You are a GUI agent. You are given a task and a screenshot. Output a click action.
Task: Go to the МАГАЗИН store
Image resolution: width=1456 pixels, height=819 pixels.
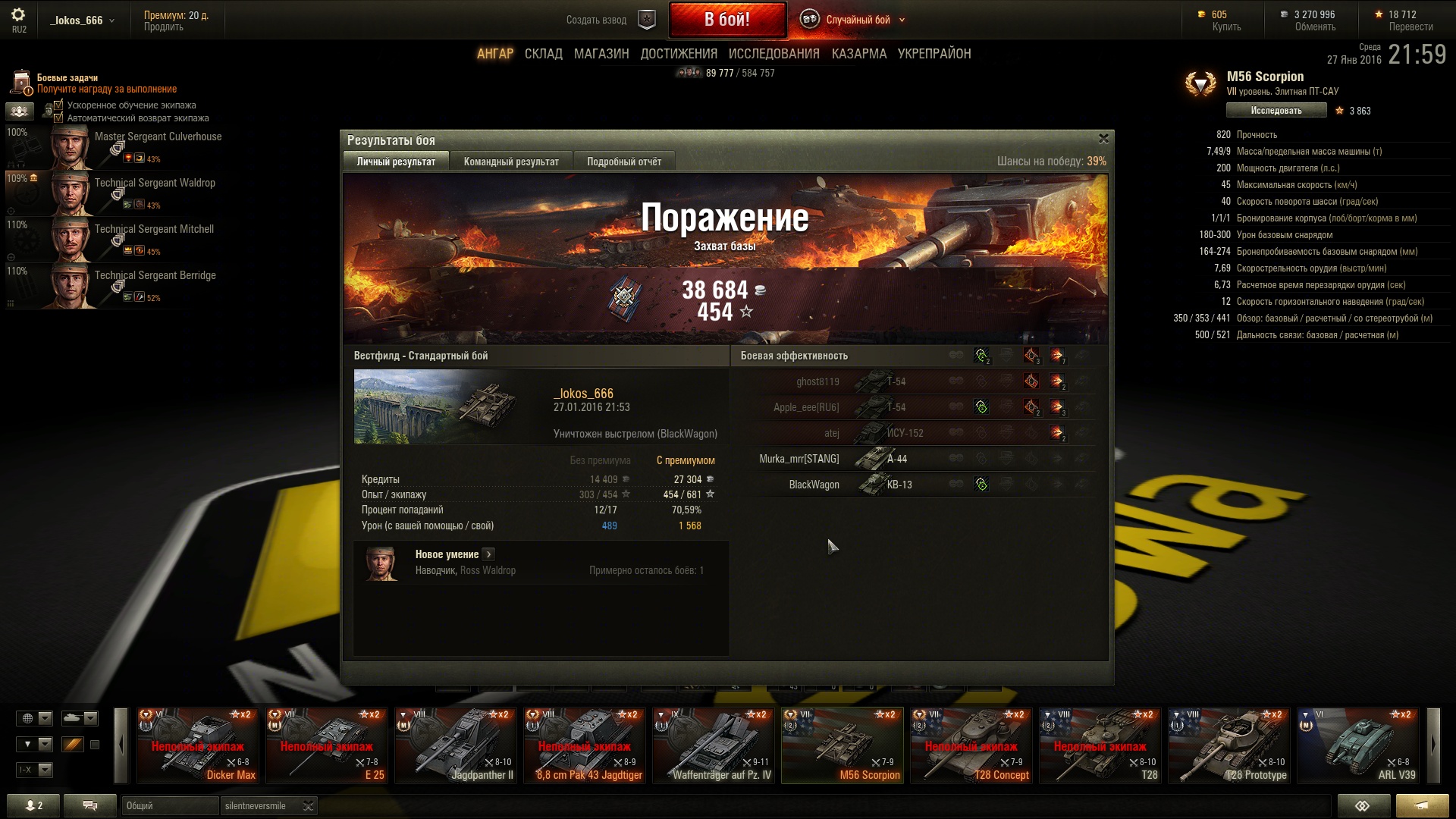[601, 54]
